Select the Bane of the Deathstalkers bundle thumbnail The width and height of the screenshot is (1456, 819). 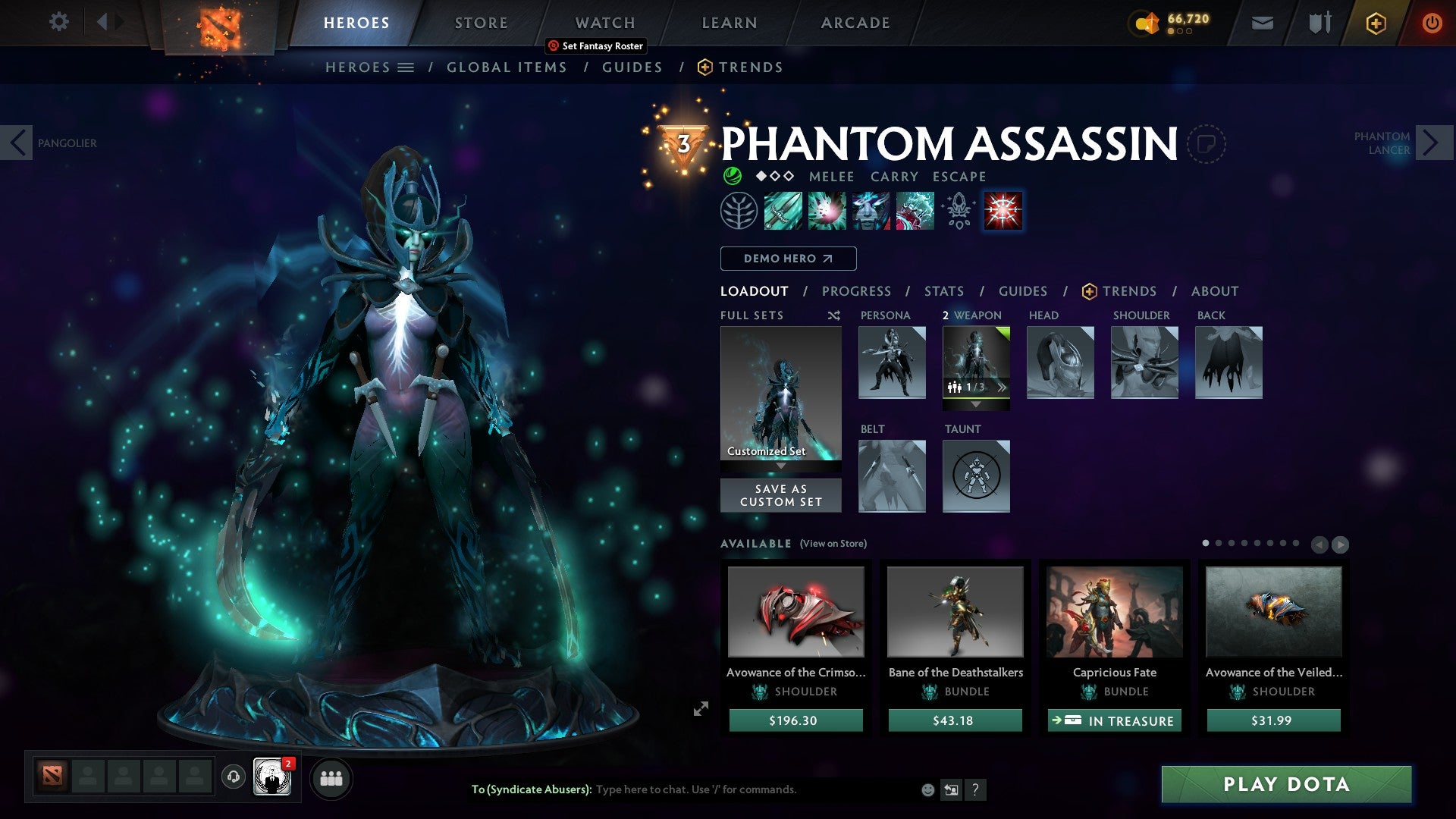(955, 611)
